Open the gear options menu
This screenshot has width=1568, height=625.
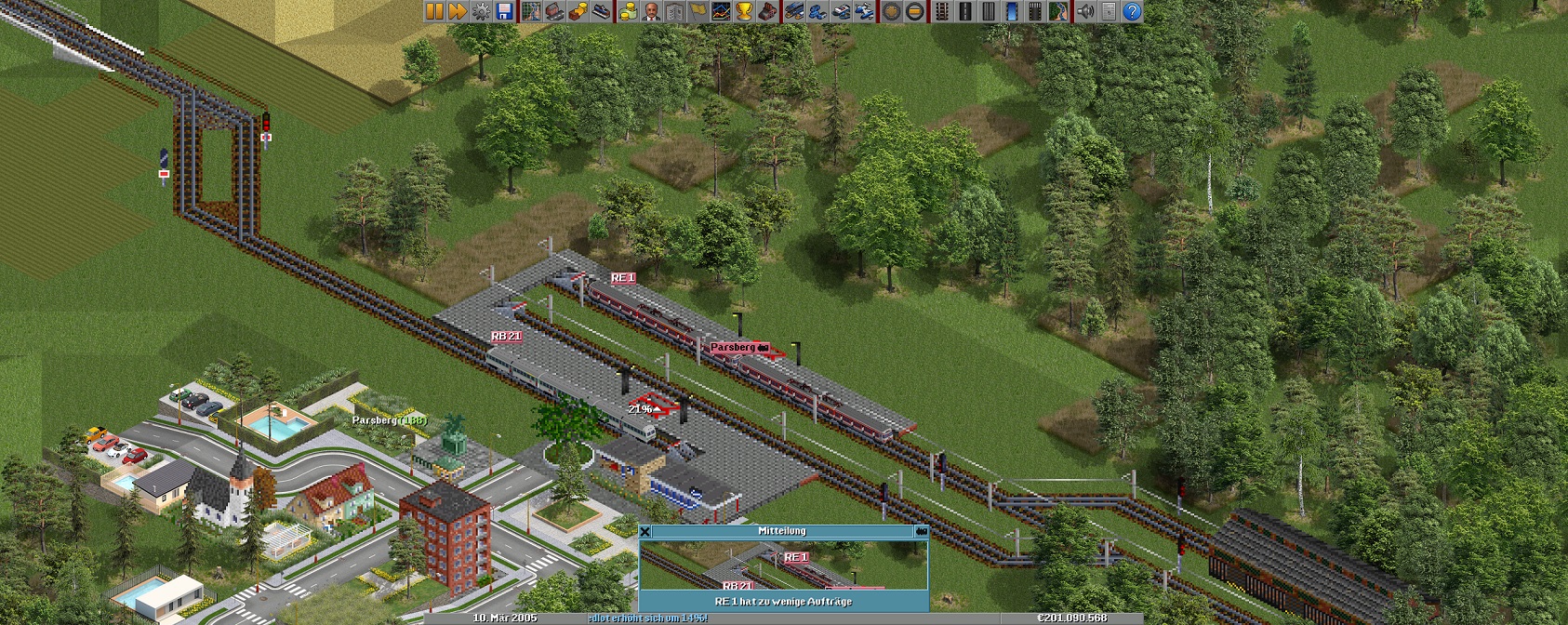coord(481,11)
